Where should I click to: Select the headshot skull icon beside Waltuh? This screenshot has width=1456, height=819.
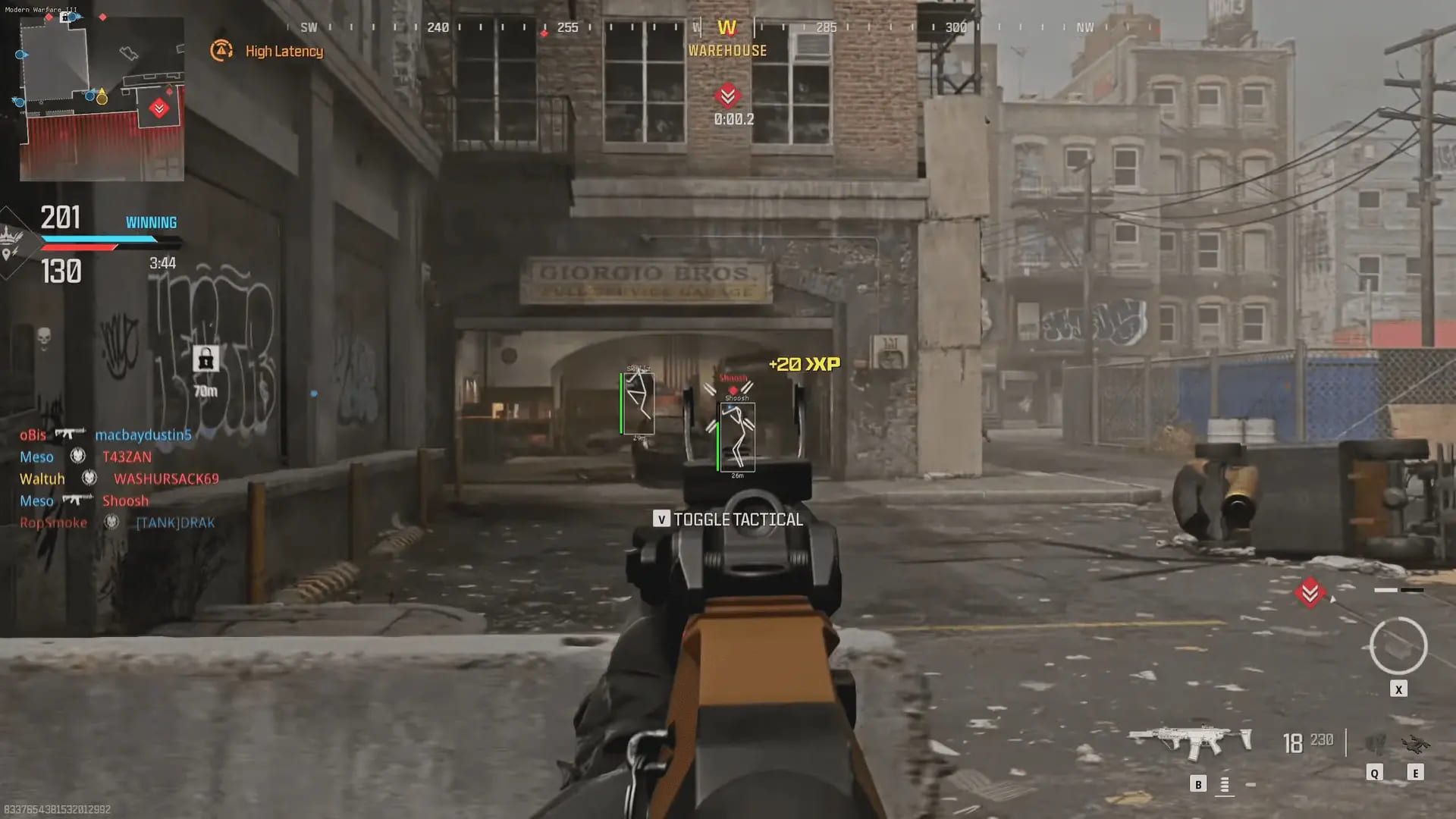89,479
